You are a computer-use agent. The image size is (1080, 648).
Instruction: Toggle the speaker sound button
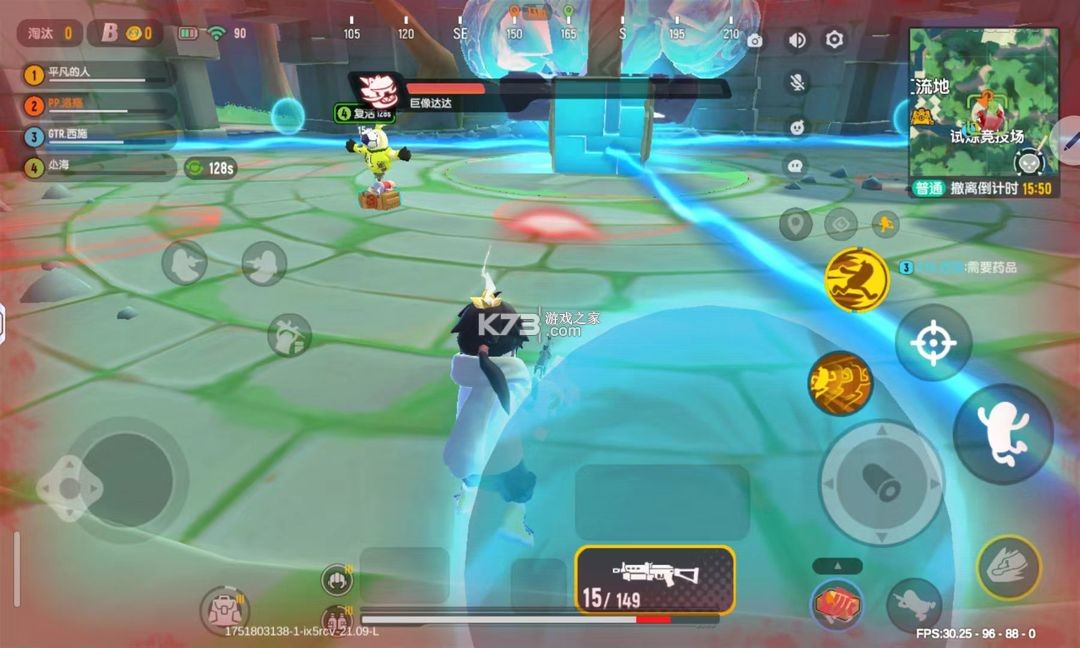[x=797, y=40]
